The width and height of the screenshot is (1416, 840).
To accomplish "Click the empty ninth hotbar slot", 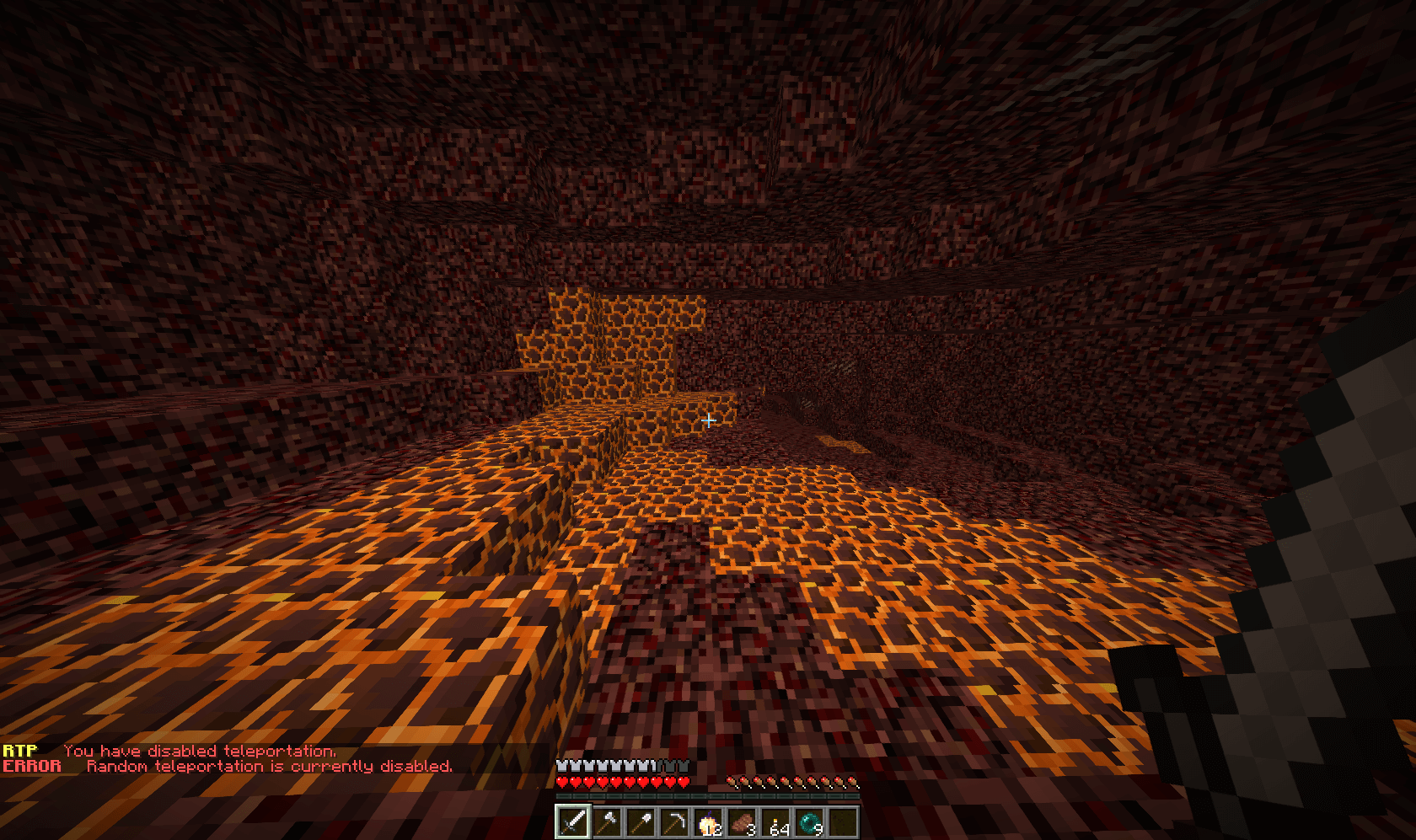I will [x=843, y=821].
